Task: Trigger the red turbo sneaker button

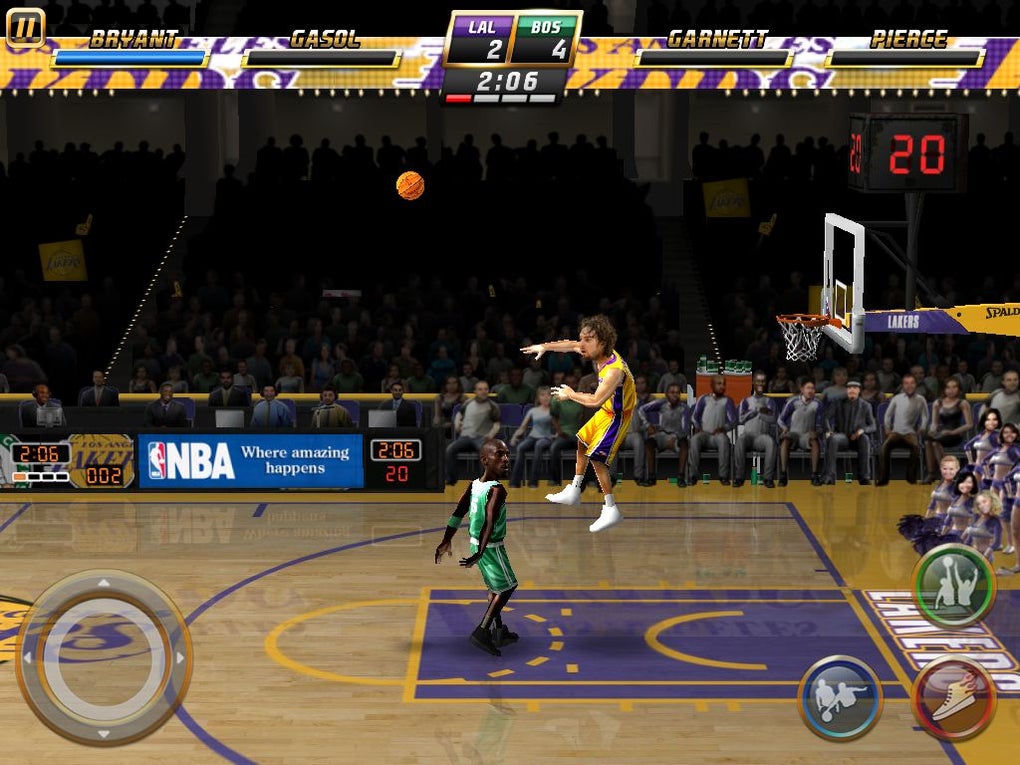Action: click(x=954, y=697)
